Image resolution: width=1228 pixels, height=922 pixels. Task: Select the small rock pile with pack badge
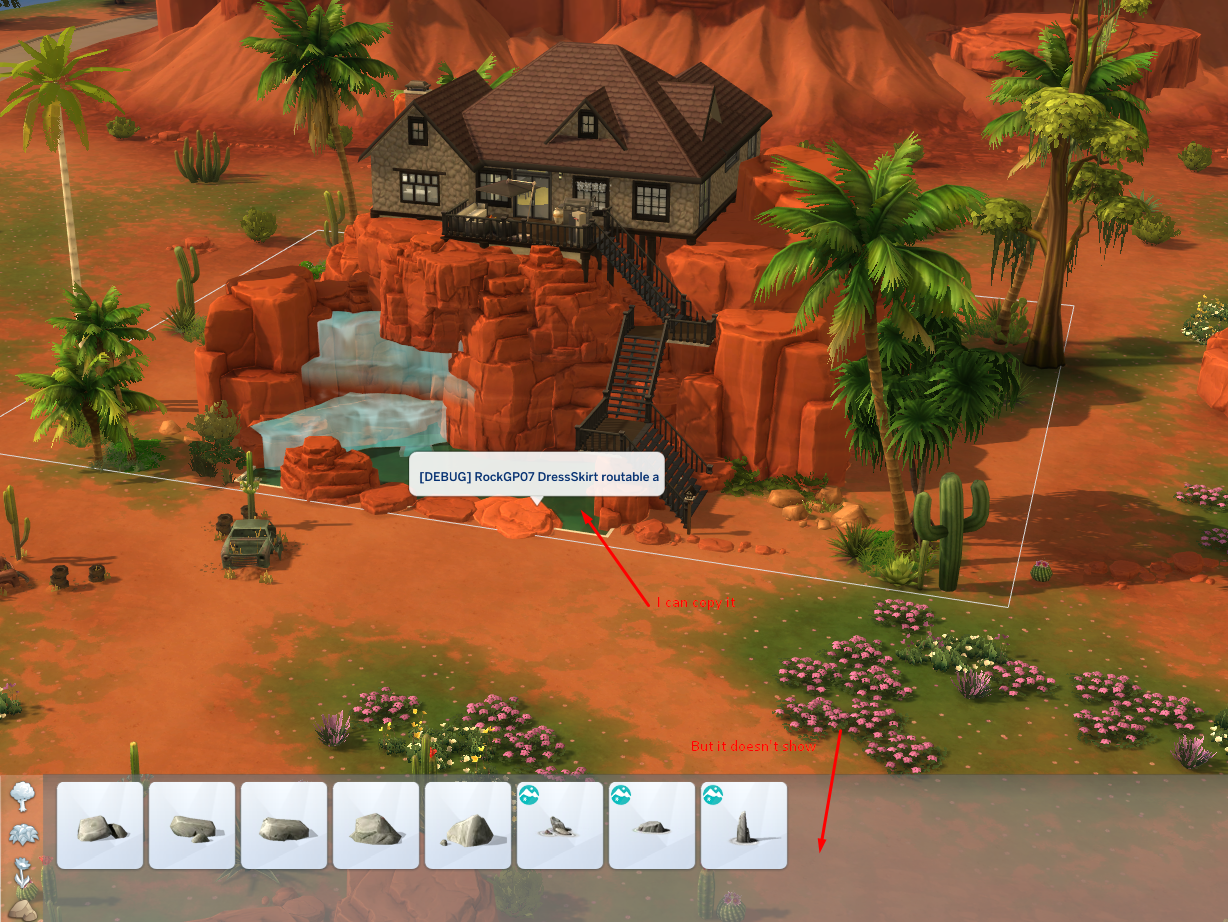[560, 825]
